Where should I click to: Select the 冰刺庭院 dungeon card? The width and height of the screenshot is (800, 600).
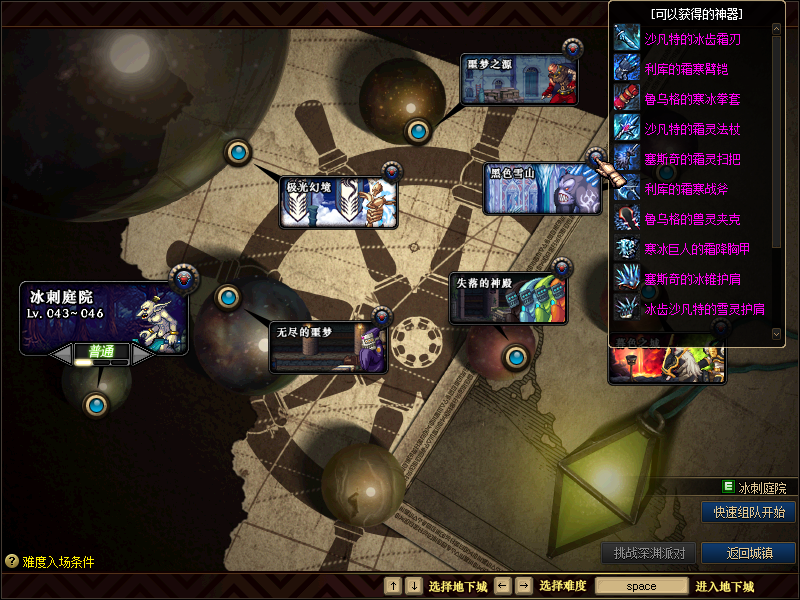pos(104,317)
